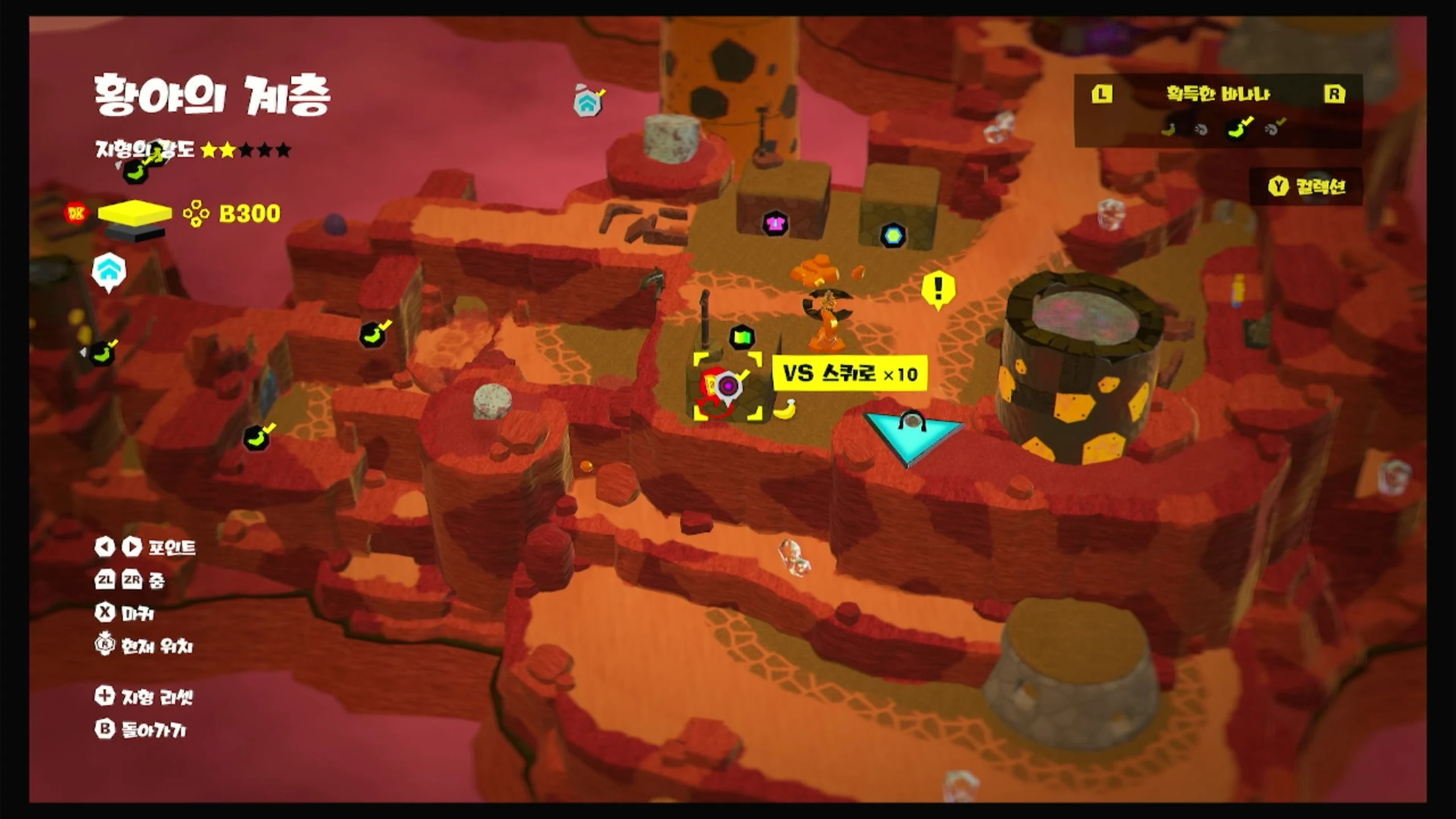Click the green fossil map marker

pyautogui.click(x=742, y=337)
